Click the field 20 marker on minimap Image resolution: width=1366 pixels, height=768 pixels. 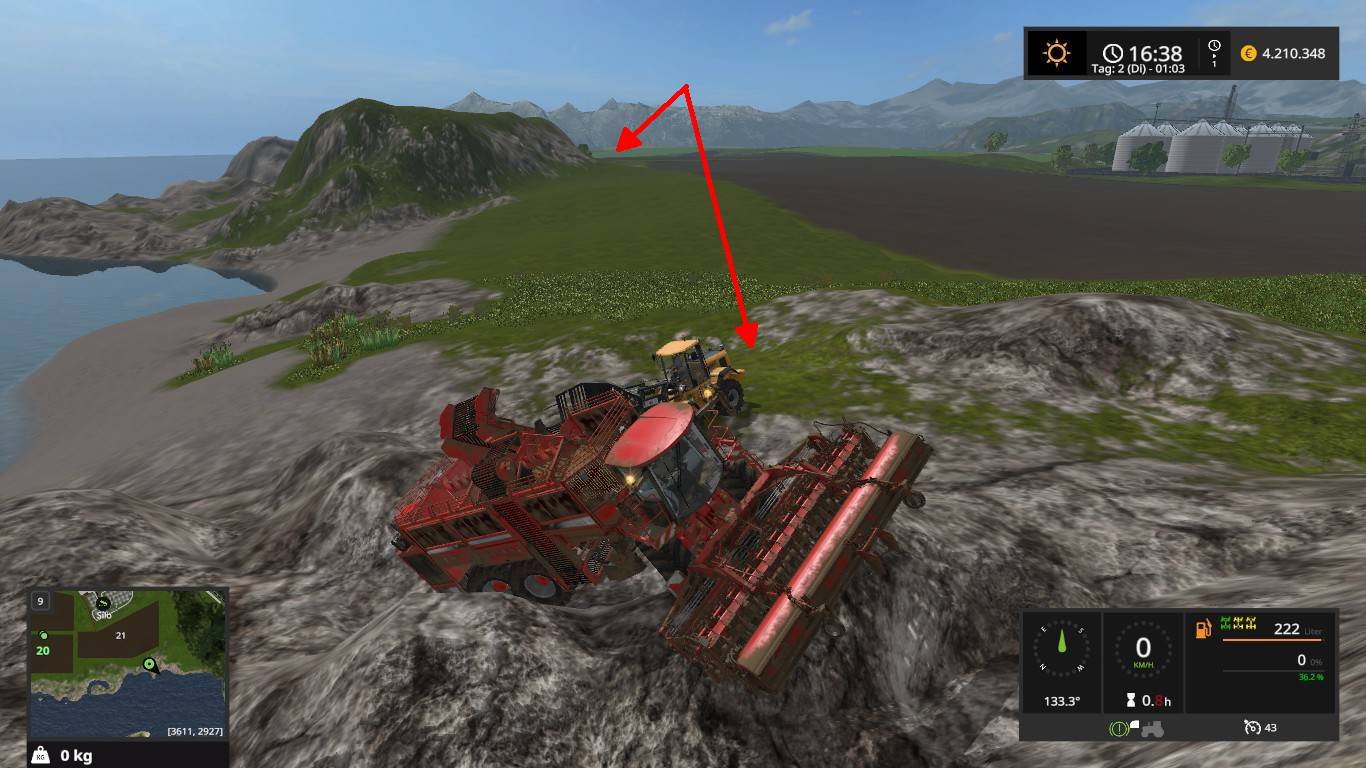coord(43,650)
